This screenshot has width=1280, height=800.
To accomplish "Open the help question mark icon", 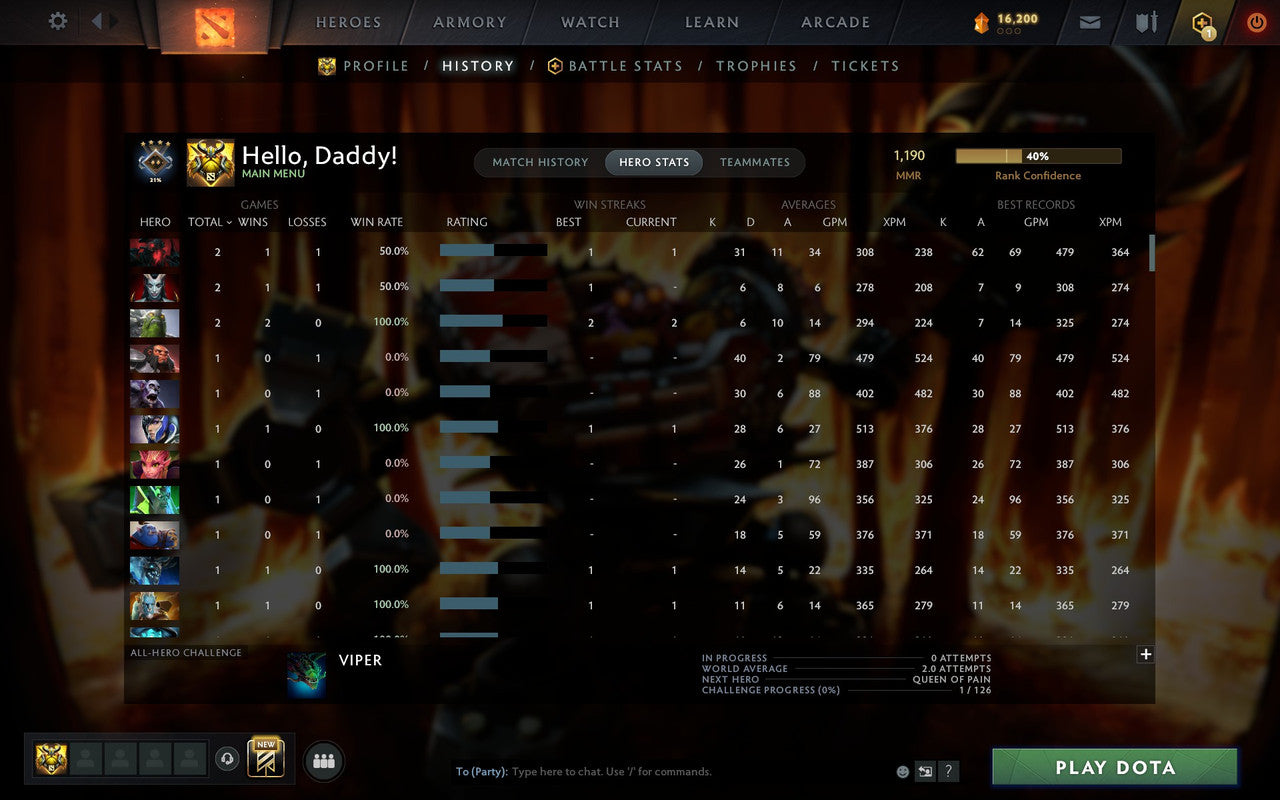I will (x=948, y=771).
